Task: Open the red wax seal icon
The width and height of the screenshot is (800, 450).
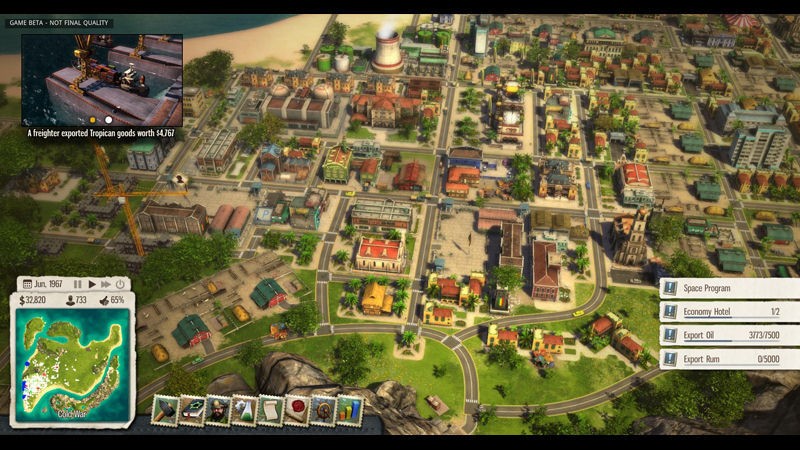Action: click(297, 409)
